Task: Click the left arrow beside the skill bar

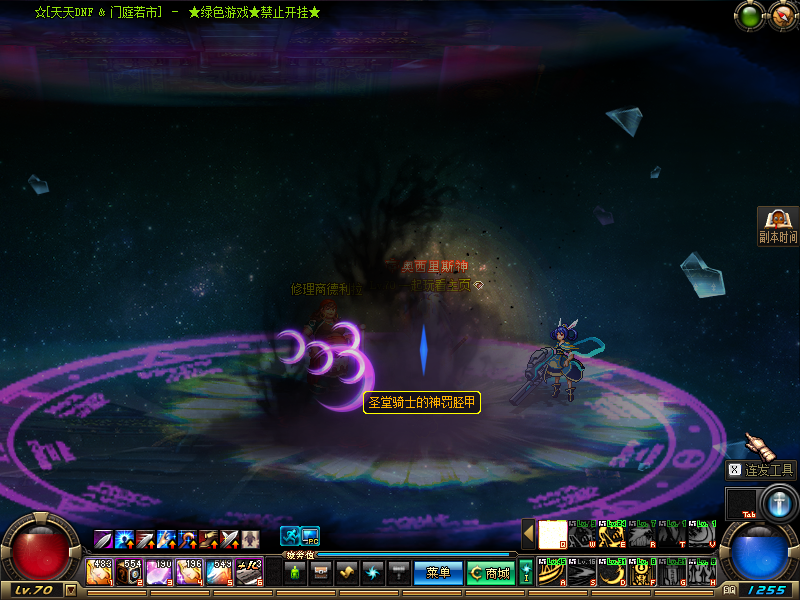Action: pyautogui.click(x=528, y=534)
